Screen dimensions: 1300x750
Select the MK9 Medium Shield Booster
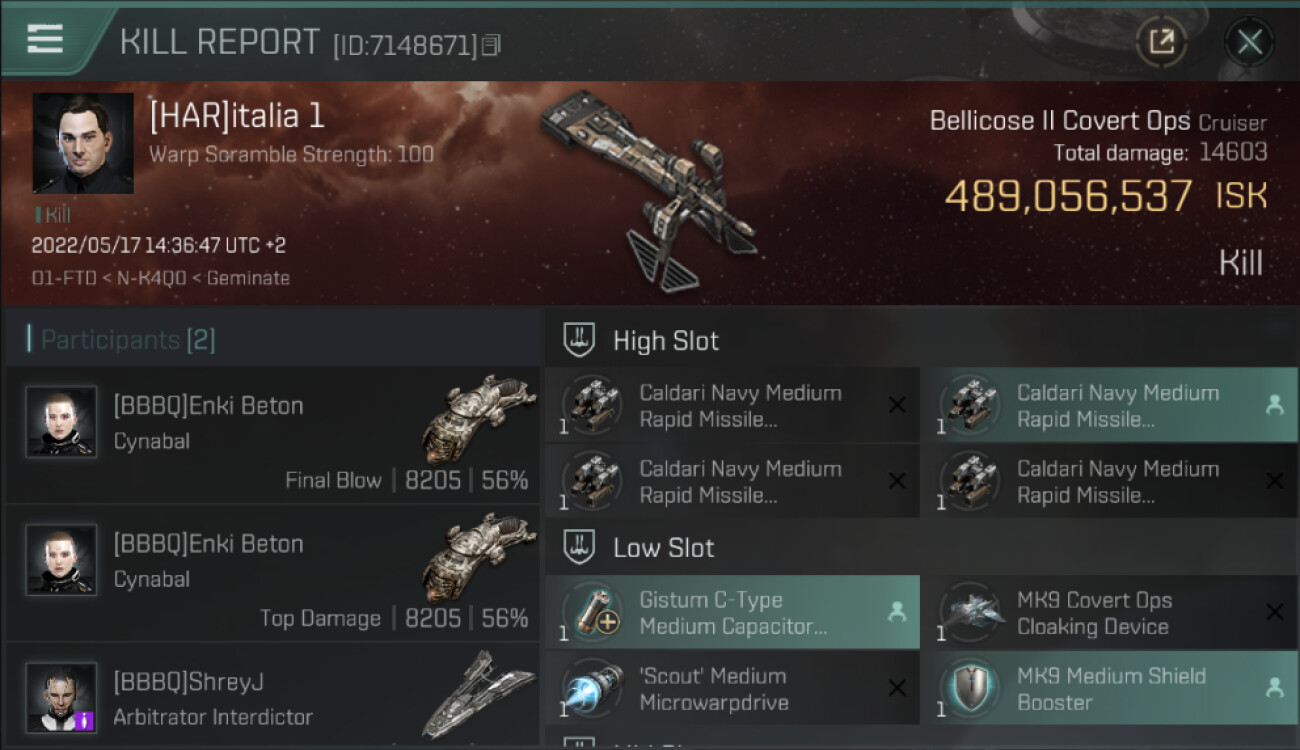(1109, 689)
